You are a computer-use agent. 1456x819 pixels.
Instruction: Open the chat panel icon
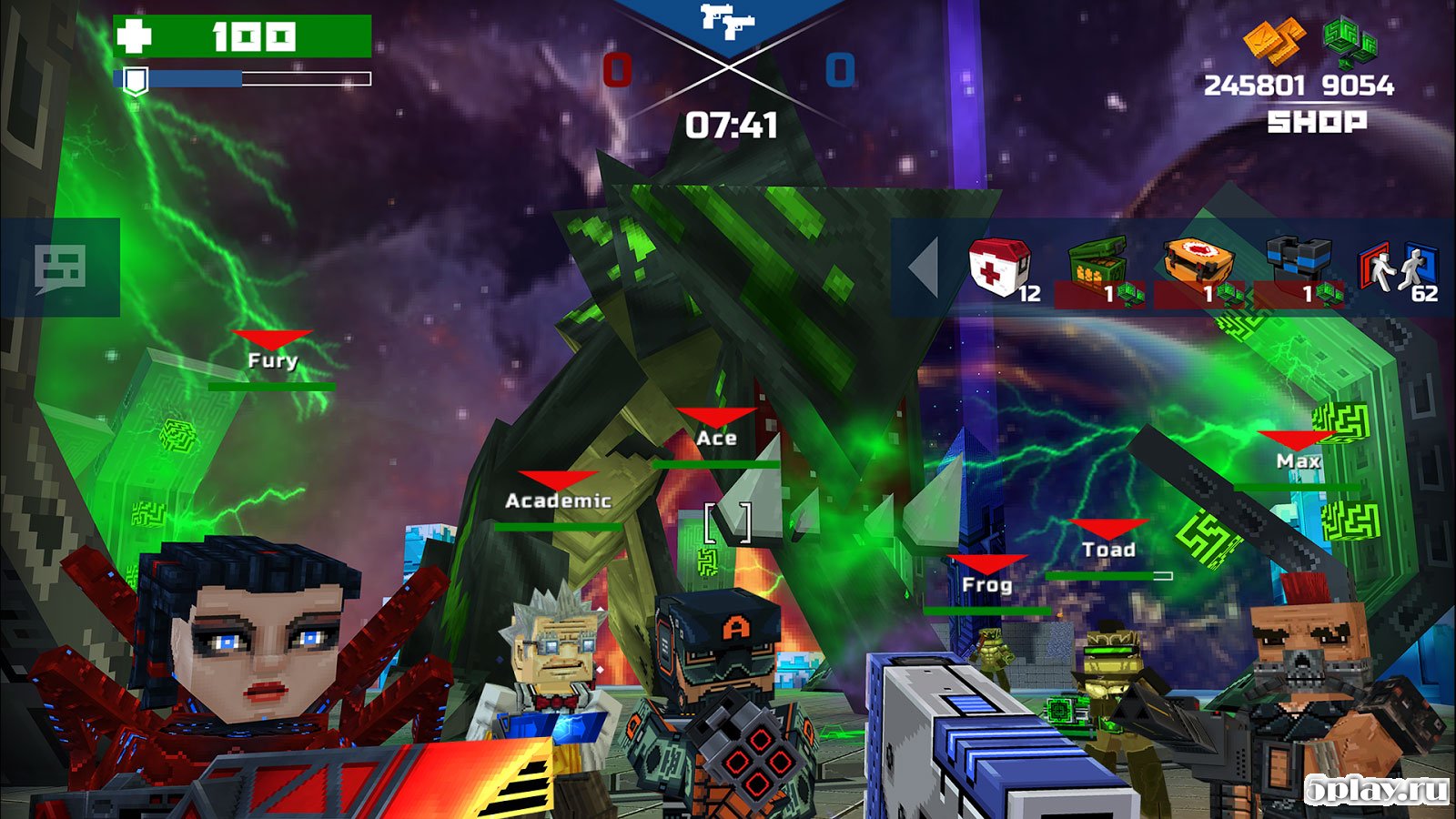point(60,268)
